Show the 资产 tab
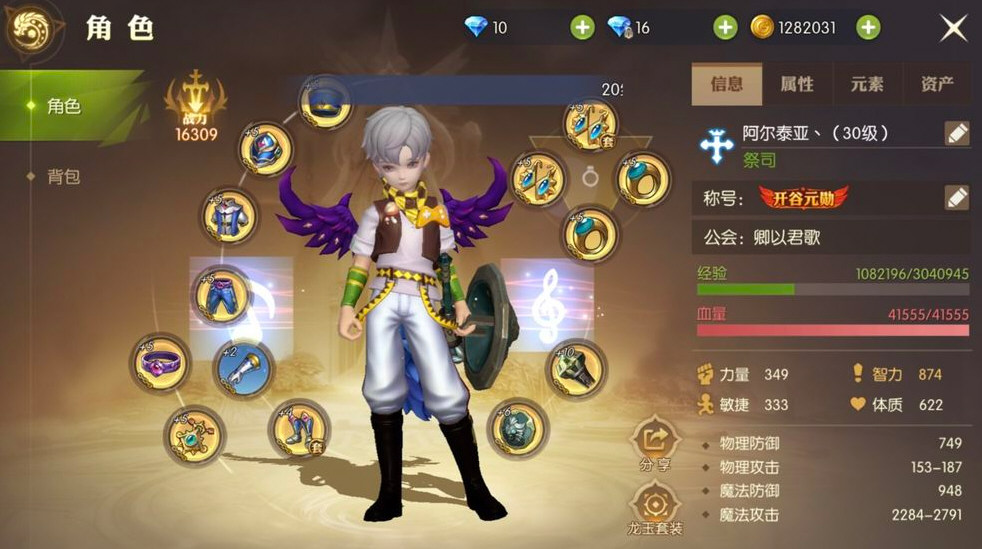982x549 pixels. coord(936,85)
